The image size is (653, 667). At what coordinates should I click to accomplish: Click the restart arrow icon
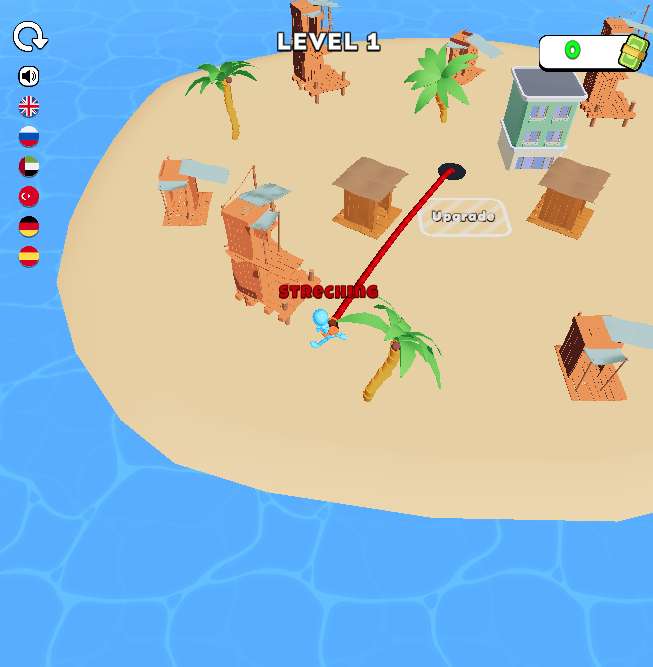pyautogui.click(x=30, y=38)
